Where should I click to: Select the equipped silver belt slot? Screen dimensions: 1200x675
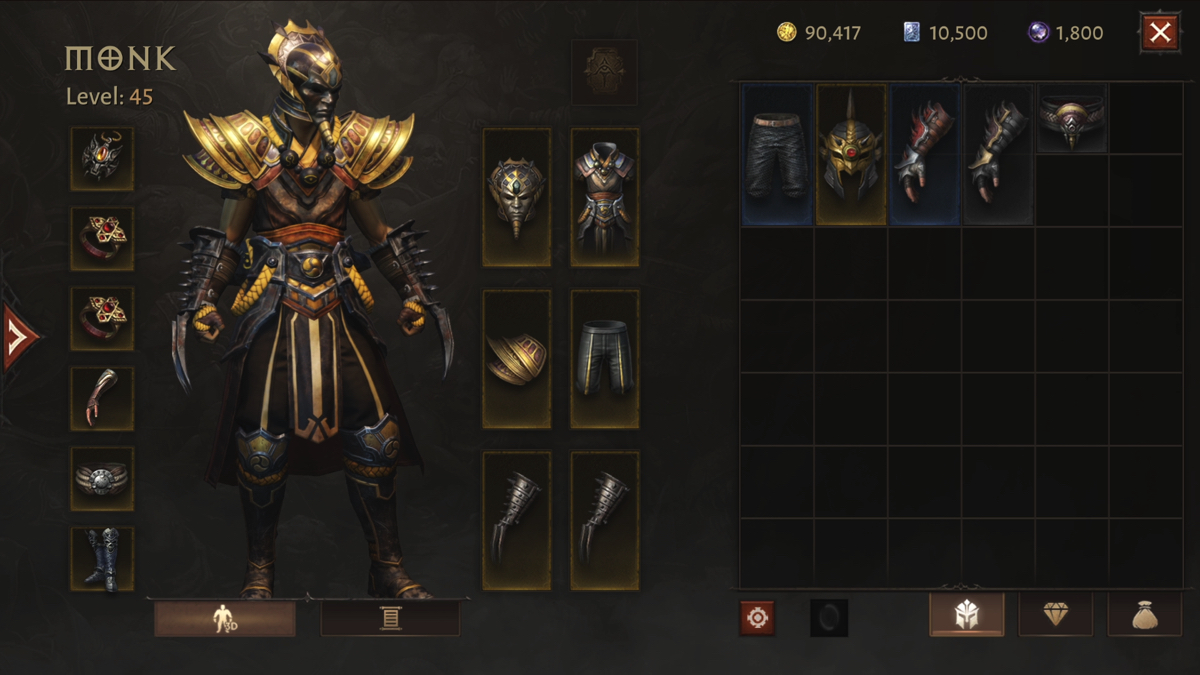point(102,478)
